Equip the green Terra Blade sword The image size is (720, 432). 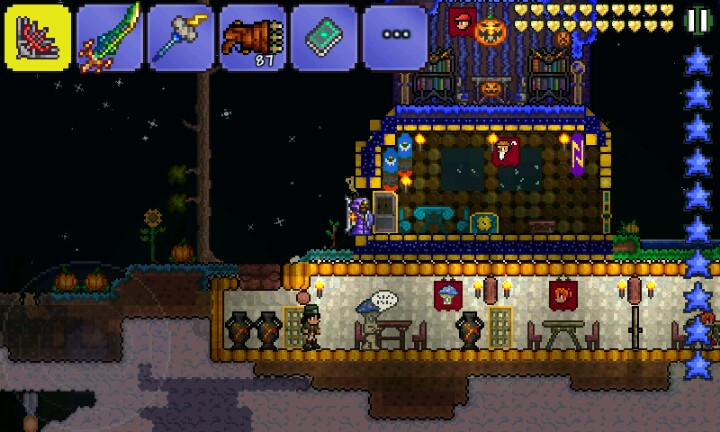tap(110, 37)
